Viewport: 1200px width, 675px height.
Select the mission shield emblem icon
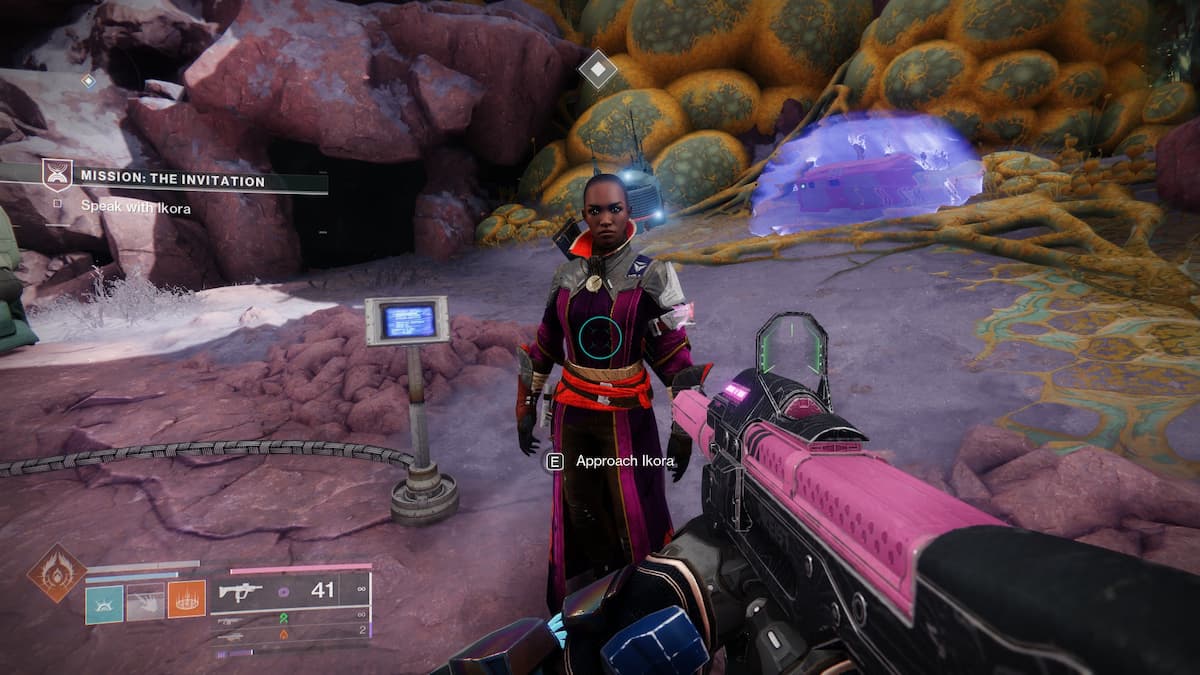(x=56, y=175)
